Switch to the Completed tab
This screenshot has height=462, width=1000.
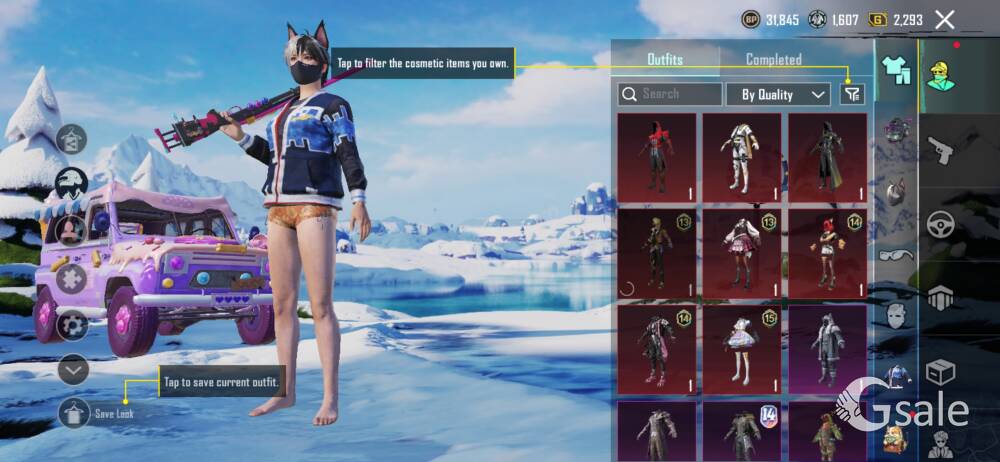click(773, 60)
